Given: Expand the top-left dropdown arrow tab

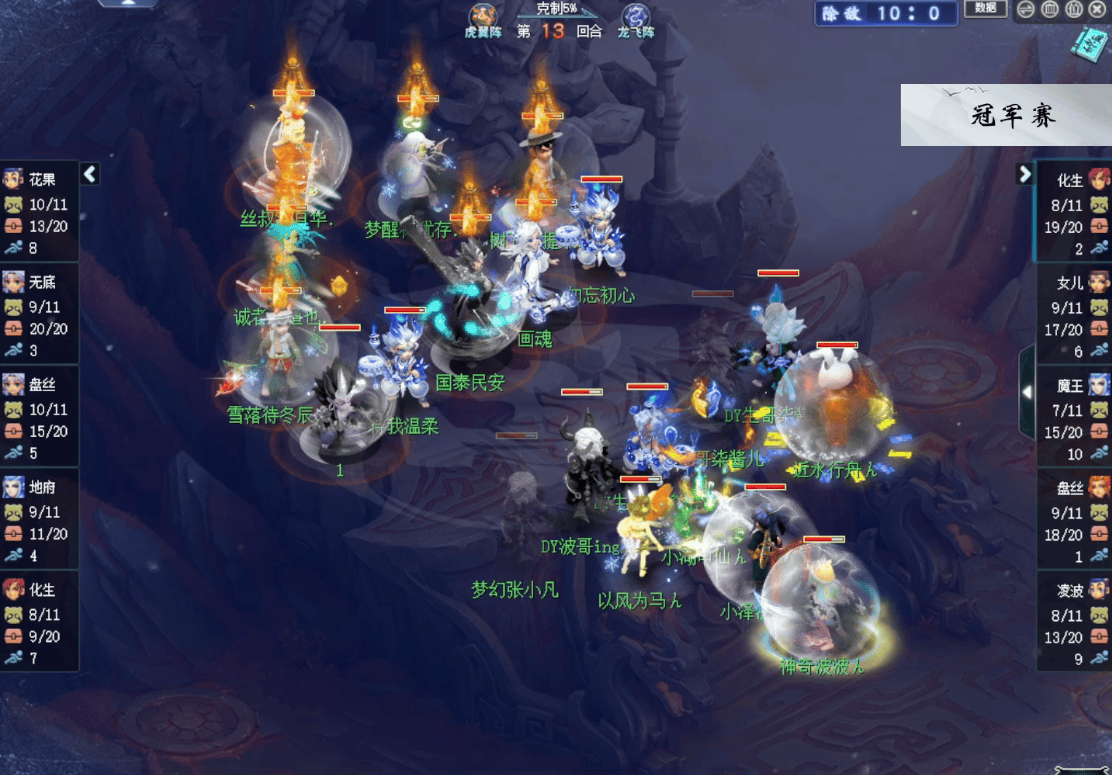Looking at the screenshot, I should tap(129, 4).
